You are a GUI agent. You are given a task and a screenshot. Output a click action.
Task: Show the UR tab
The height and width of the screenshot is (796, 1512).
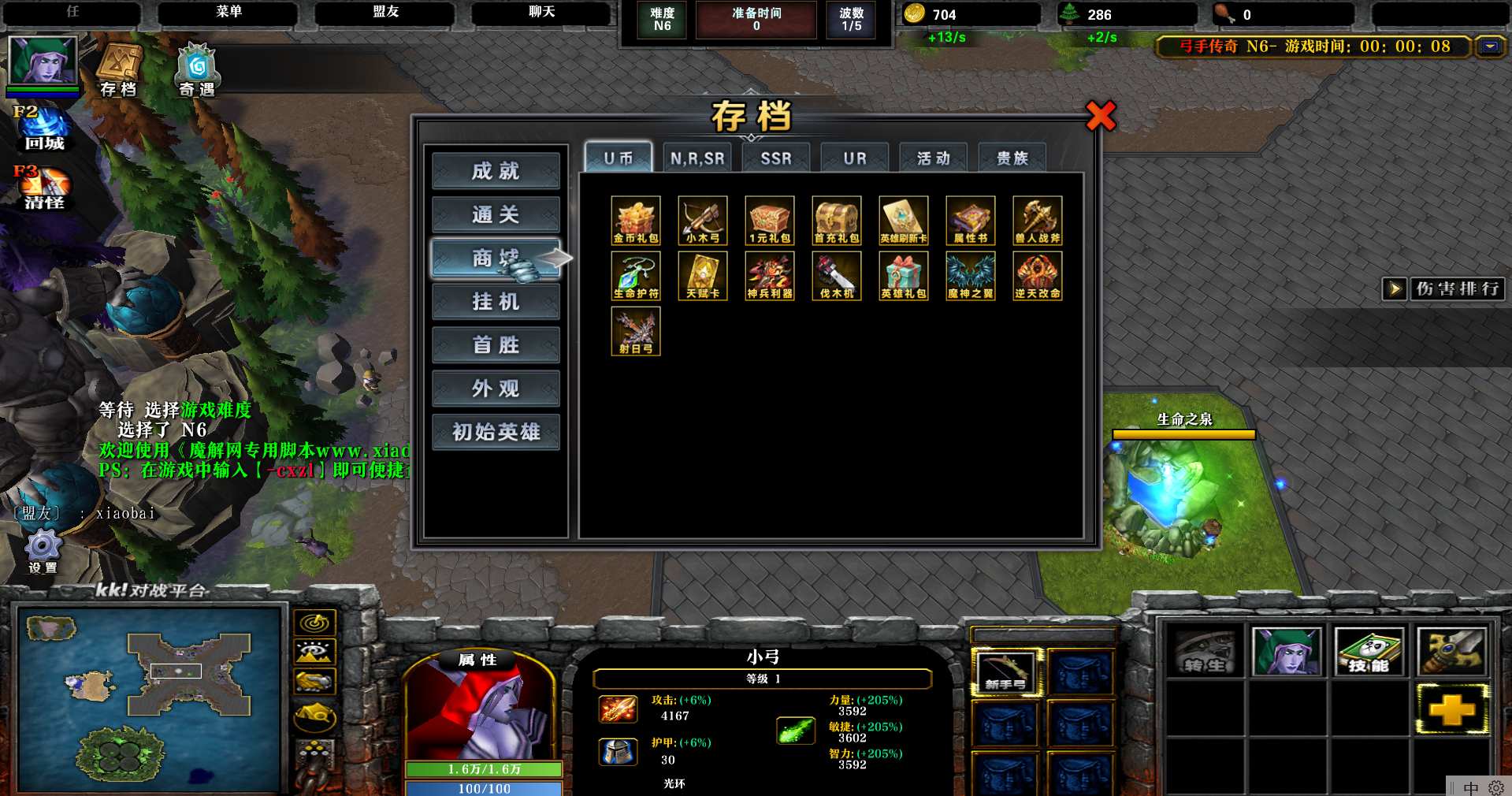click(x=855, y=158)
